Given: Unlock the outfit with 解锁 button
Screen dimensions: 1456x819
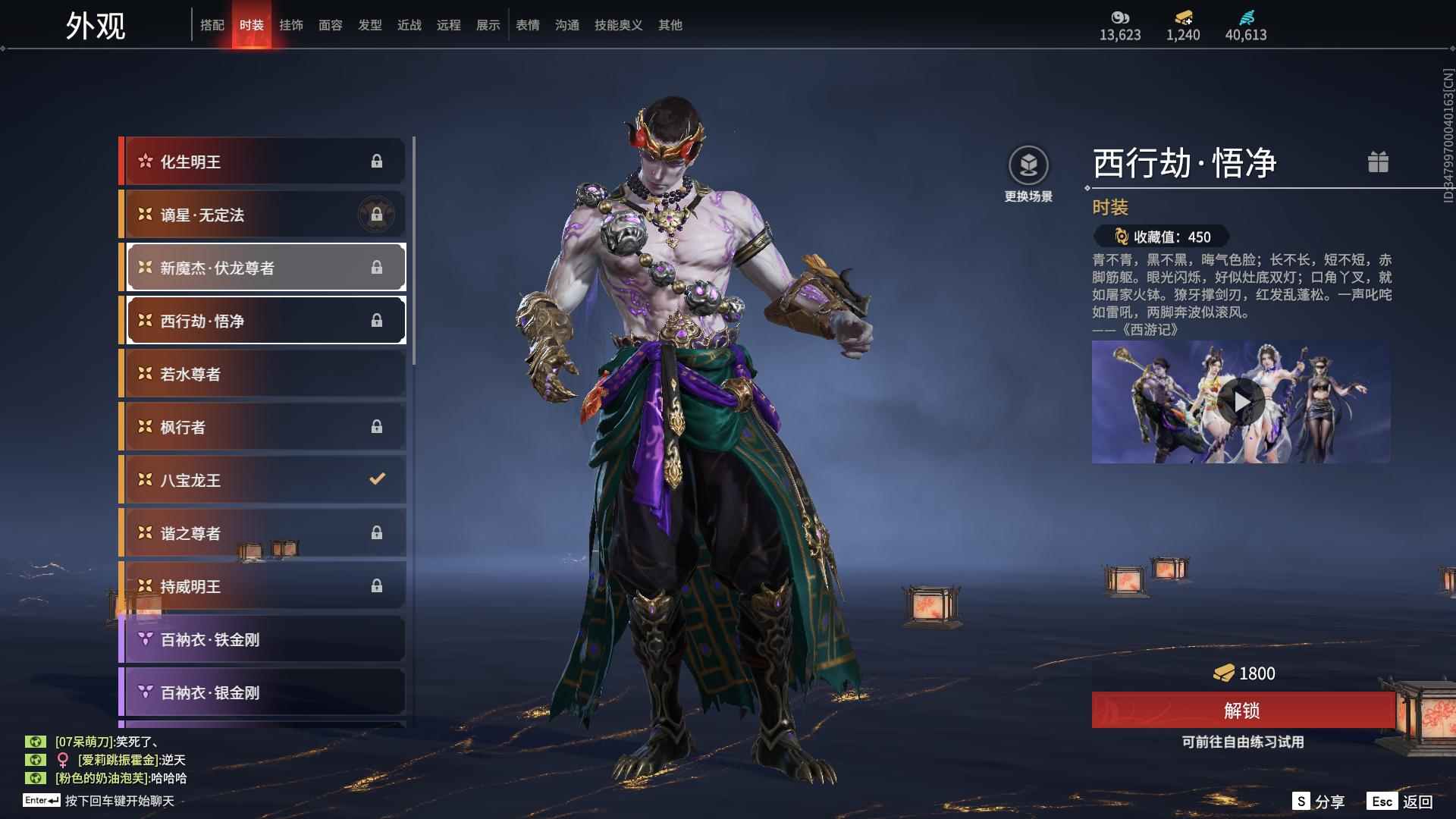Looking at the screenshot, I should pyautogui.click(x=1242, y=711).
